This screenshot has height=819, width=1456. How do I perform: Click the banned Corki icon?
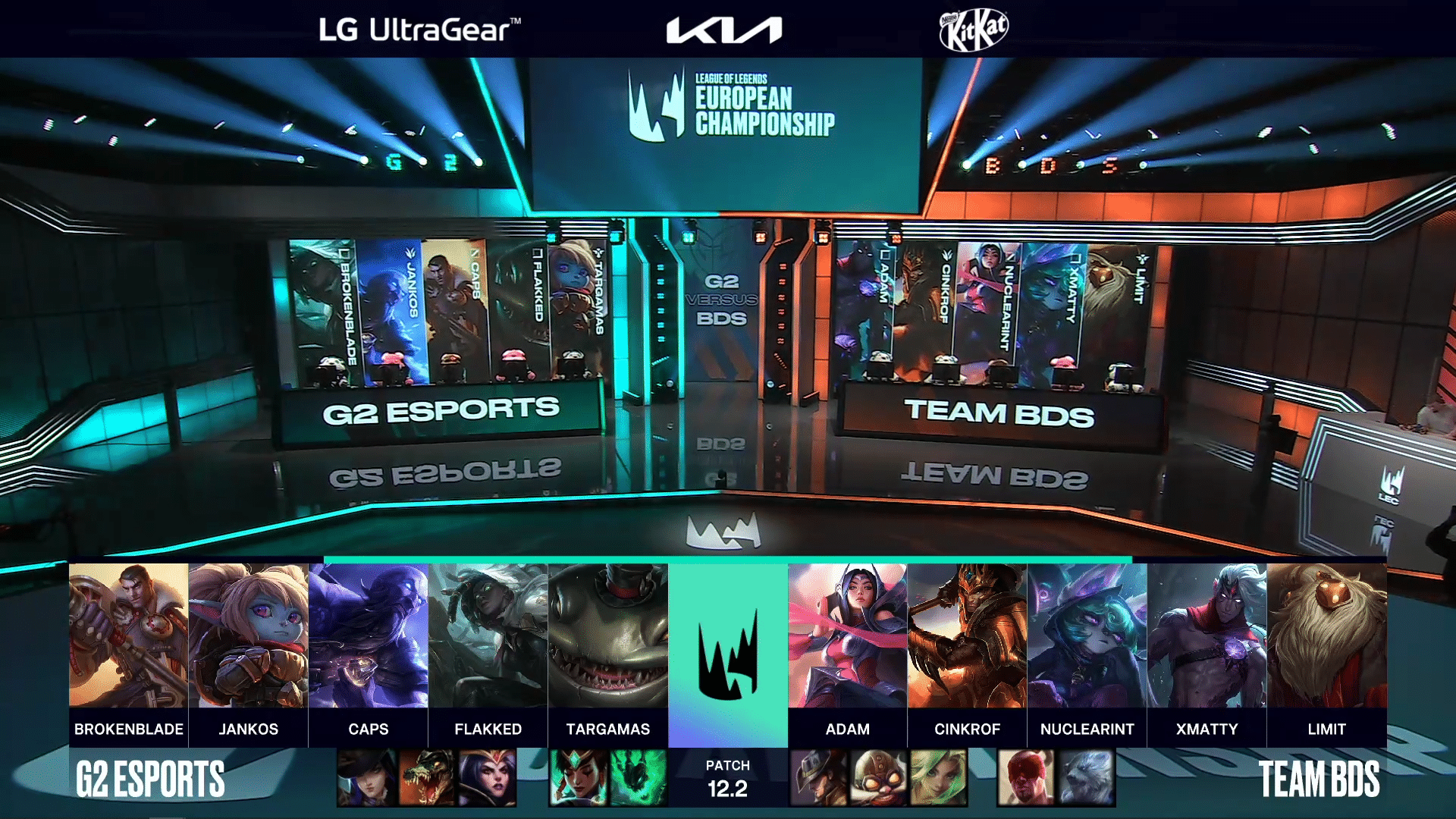(878, 777)
